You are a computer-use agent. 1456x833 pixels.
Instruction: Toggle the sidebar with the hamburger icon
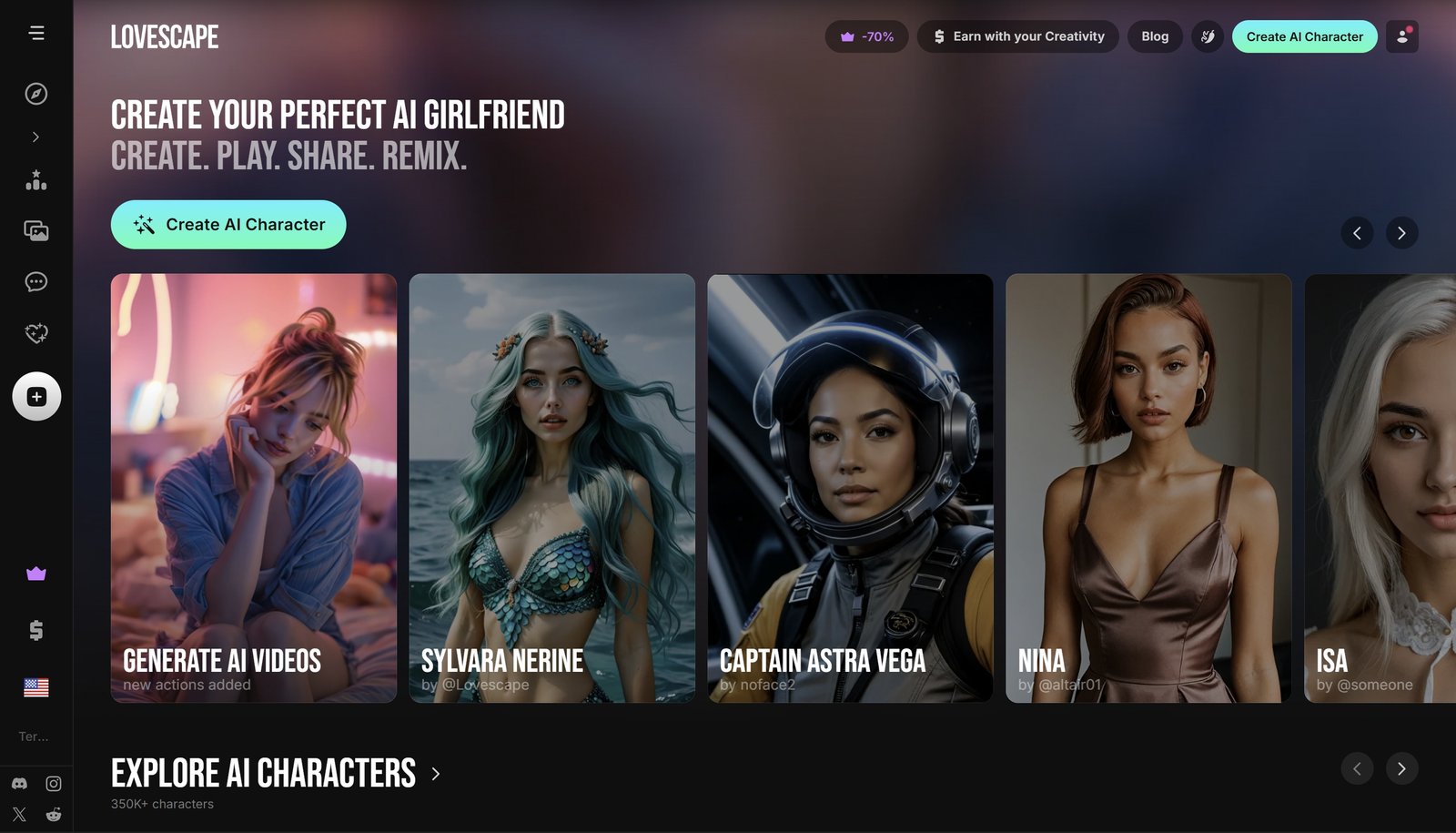pos(36,32)
